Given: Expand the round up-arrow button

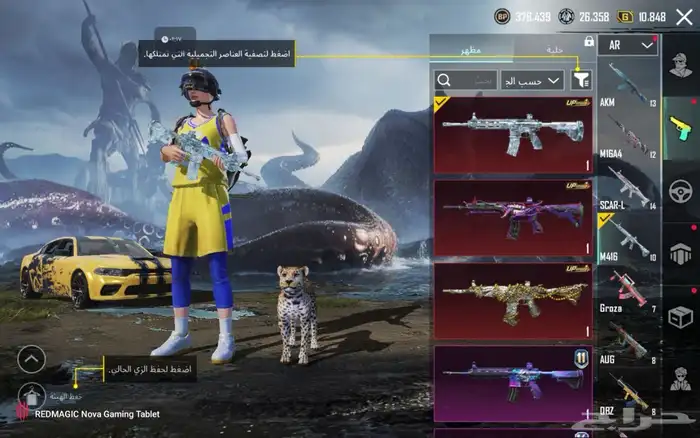Looking at the screenshot, I should click(31, 358).
